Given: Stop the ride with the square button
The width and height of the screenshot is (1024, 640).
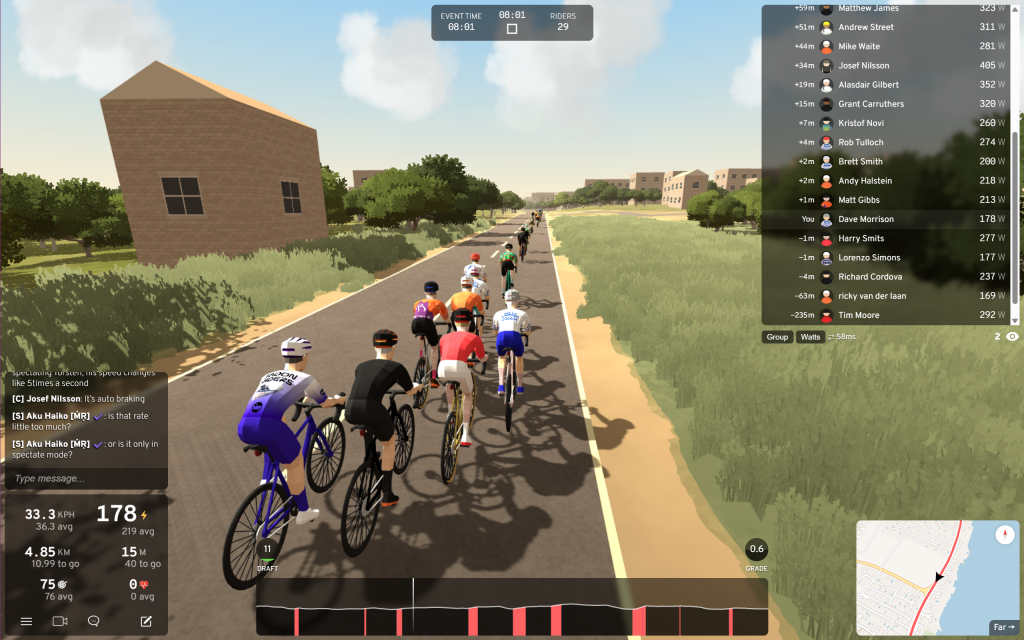Looking at the screenshot, I should (x=512, y=29).
